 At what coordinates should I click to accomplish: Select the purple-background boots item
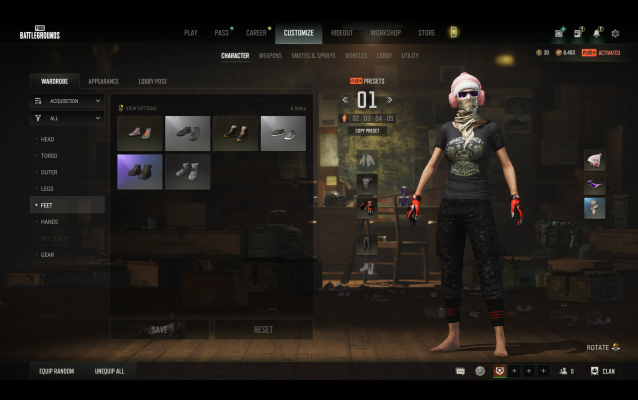pyautogui.click(x=139, y=171)
